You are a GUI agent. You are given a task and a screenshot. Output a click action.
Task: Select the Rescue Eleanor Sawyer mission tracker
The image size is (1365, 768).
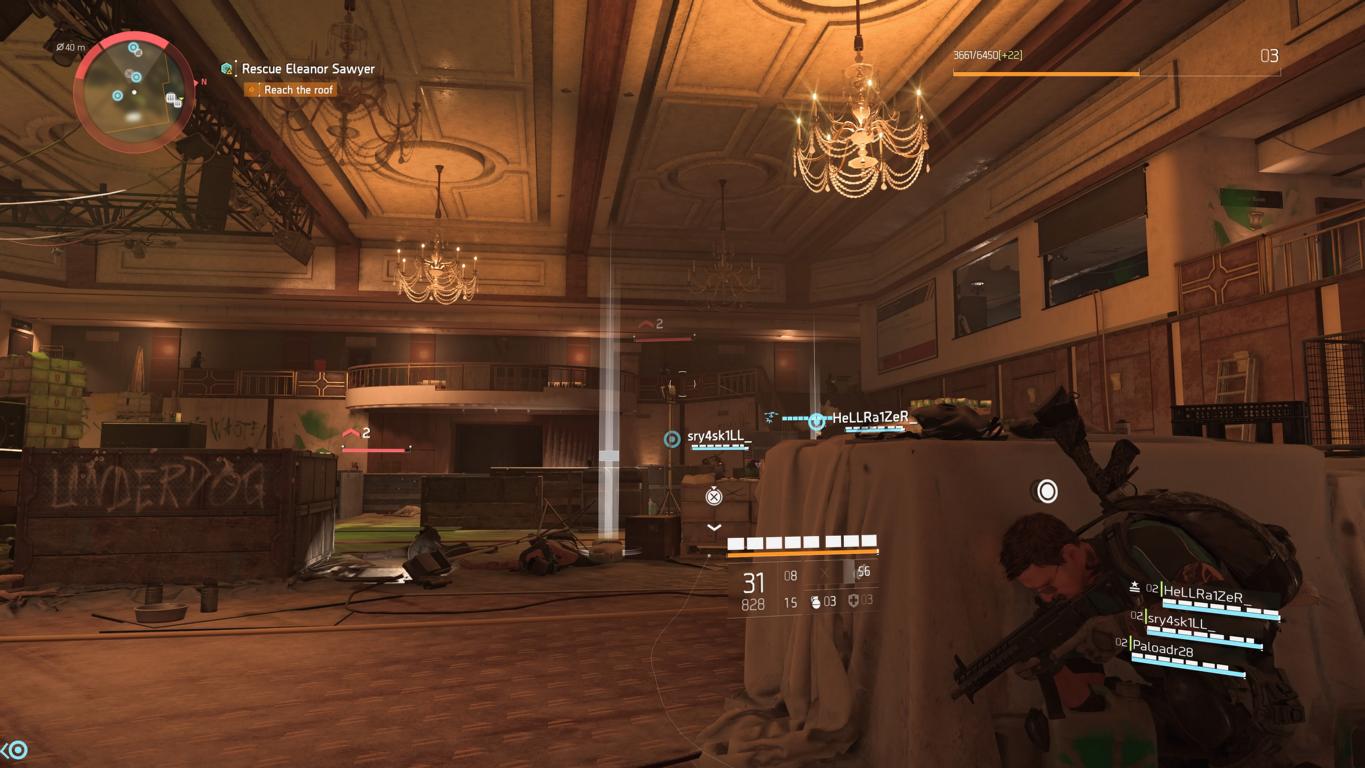coord(308,69)
